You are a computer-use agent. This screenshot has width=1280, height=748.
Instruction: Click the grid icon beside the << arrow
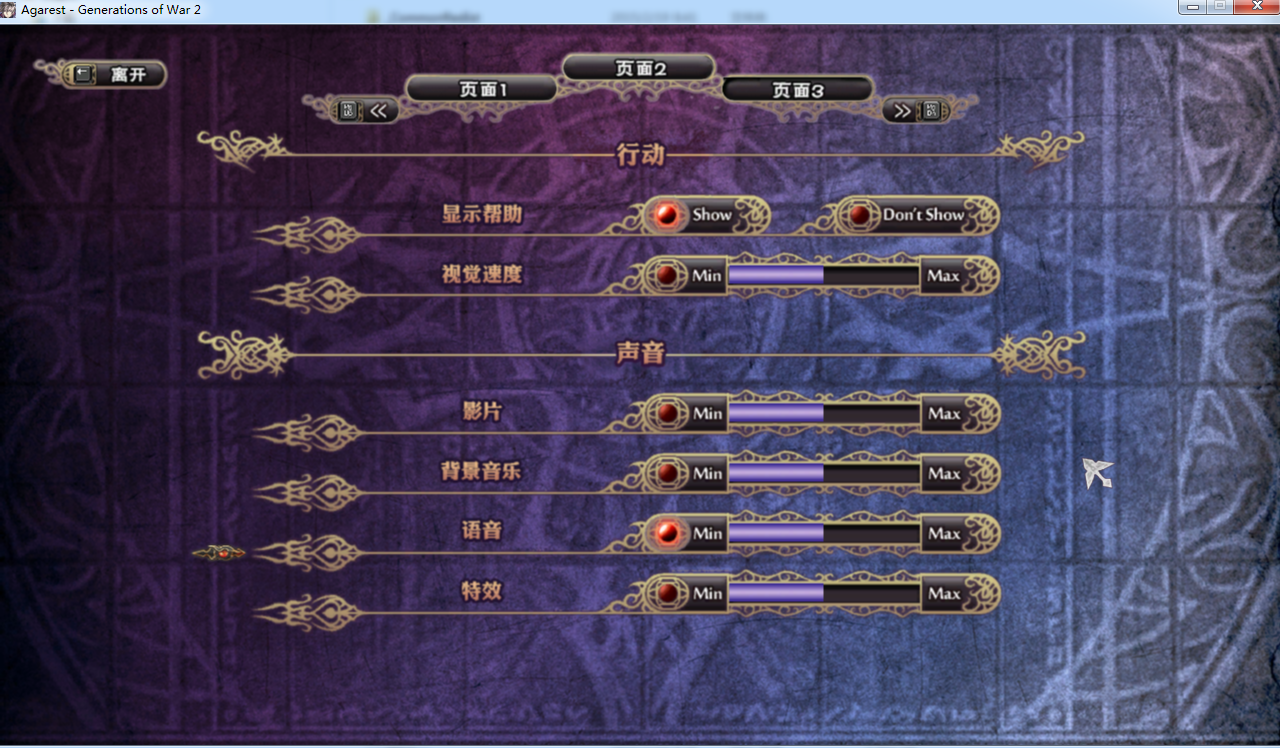[347, 110]
